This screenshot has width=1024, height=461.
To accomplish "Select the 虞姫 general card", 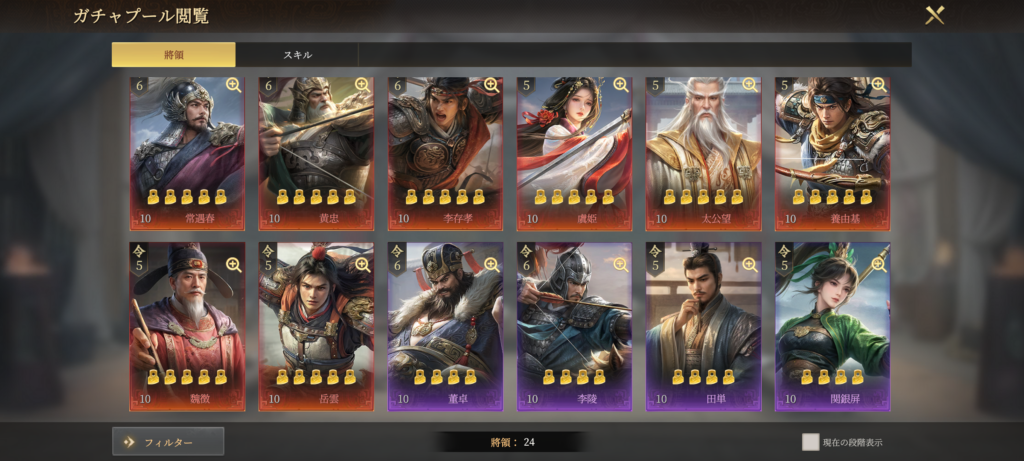I will [x=574, y=153].
